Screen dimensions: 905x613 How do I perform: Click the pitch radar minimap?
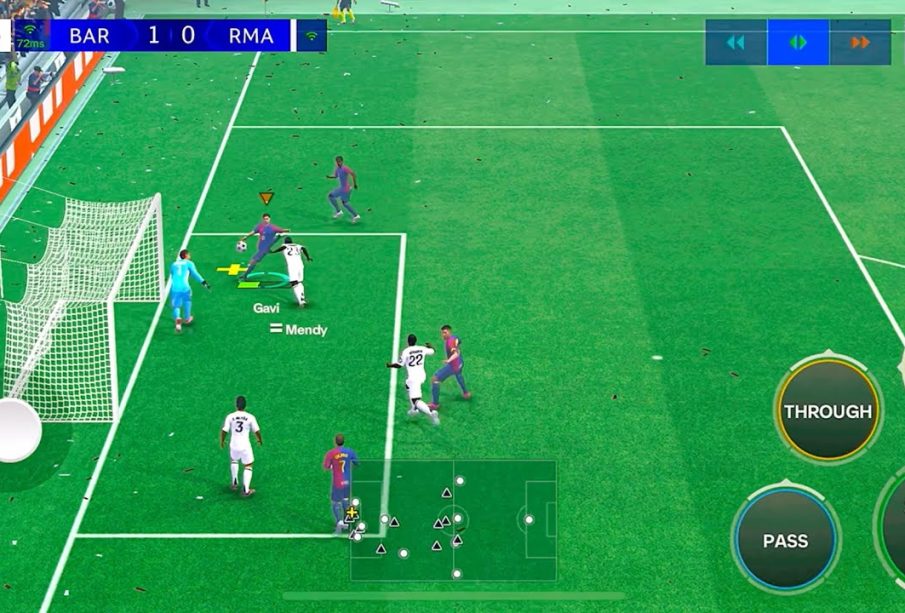click(x=453, y=520)
